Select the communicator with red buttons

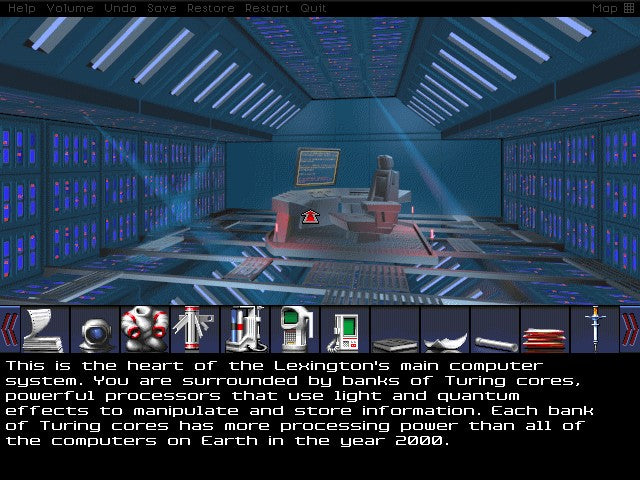pos(345,329)
